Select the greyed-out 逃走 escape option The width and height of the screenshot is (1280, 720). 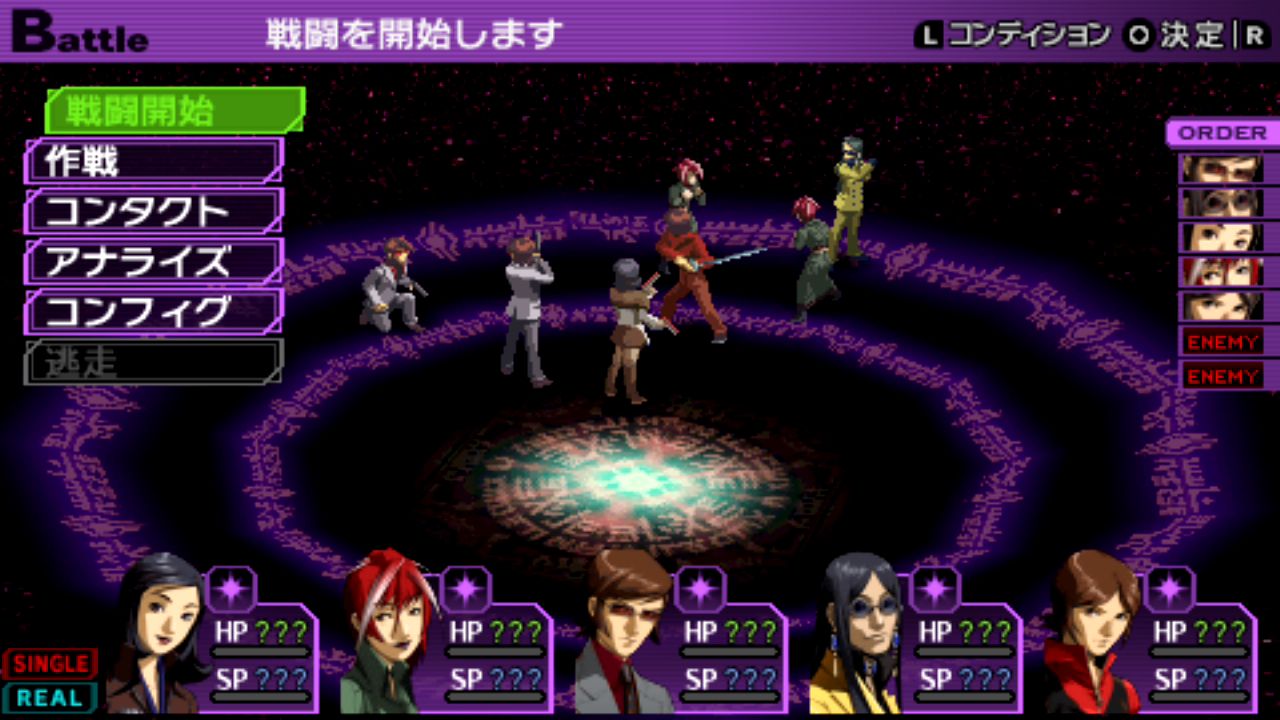pyautogui.click(x=154, y=362)
